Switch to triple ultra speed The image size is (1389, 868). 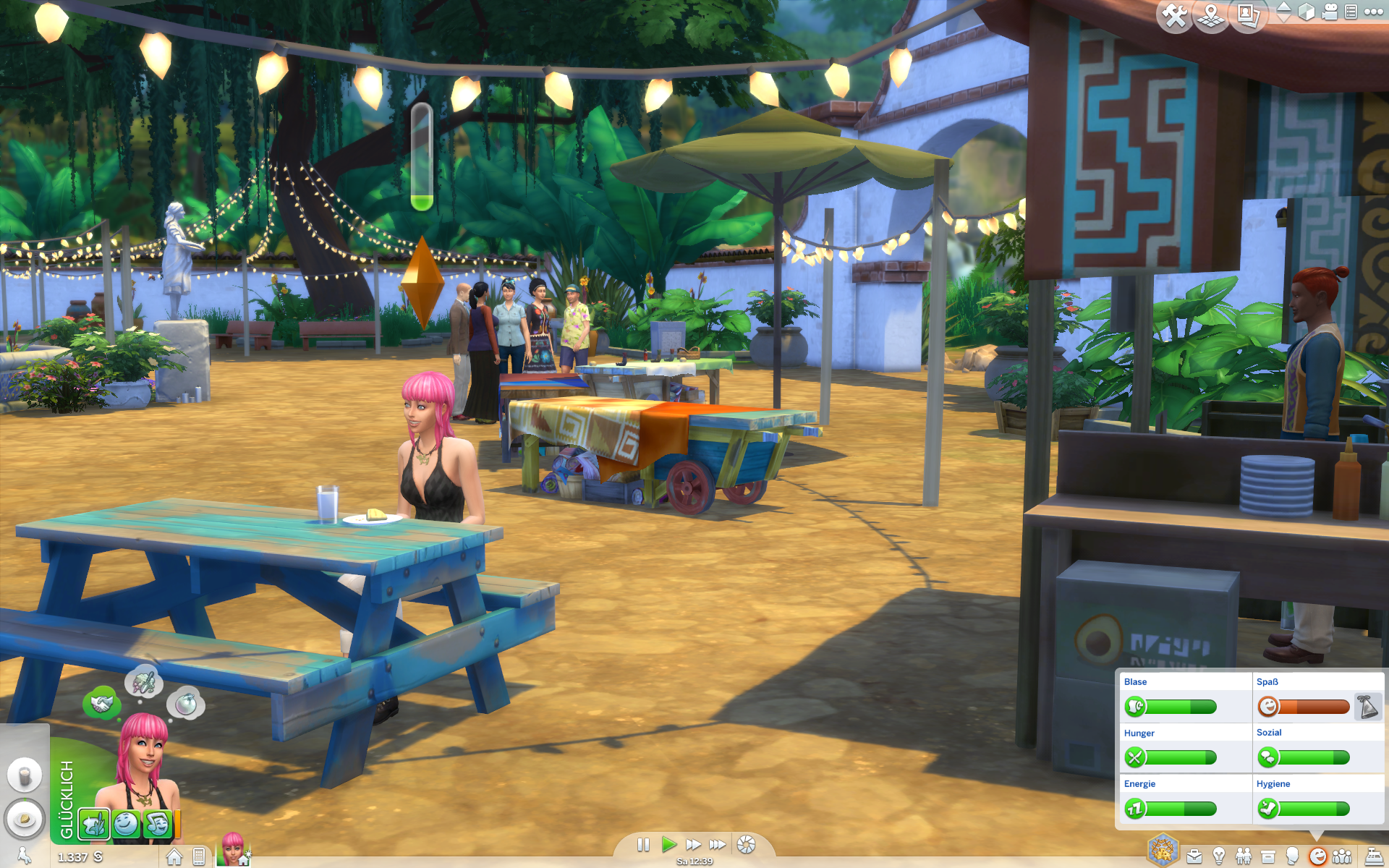pos(717,845)
